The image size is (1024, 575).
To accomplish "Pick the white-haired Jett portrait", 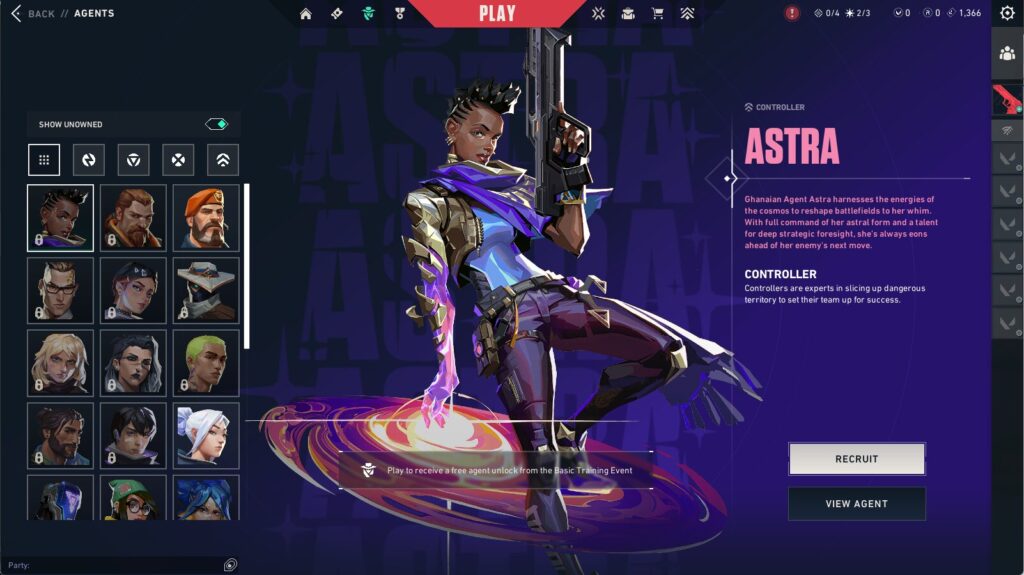I will point(206,435).
